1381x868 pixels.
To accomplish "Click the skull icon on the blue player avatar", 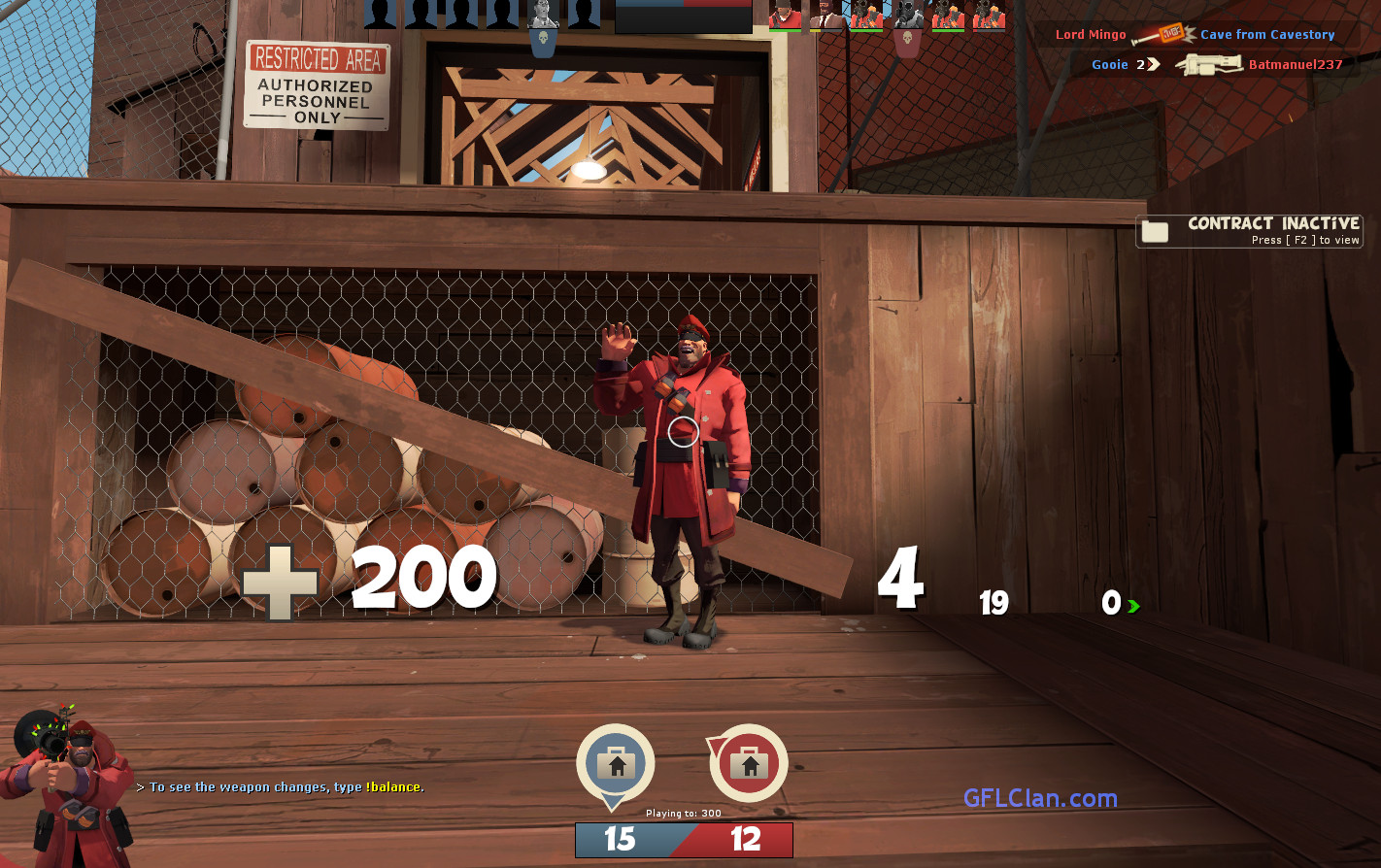I will pyautogui.click(x=544, y=37).
